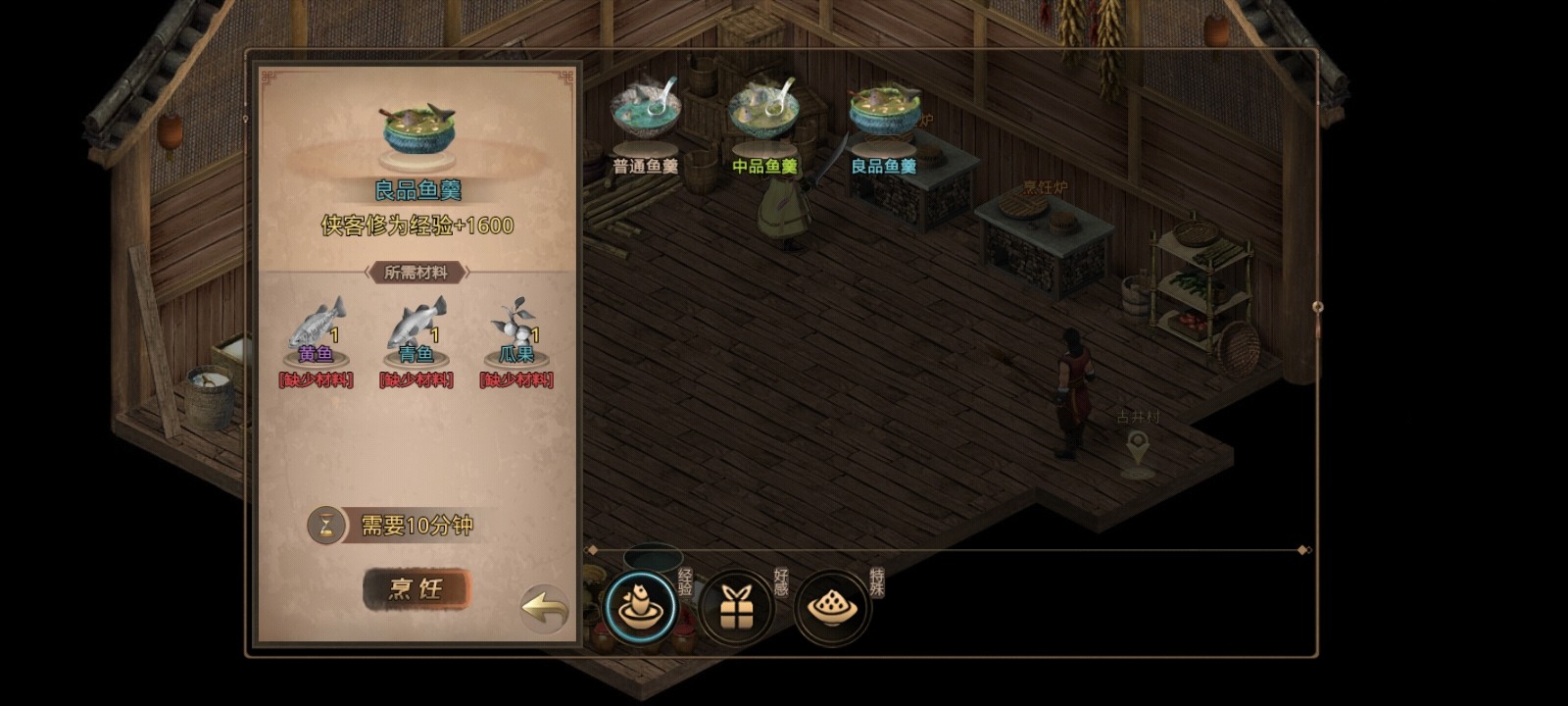
Task: Inspect the 黄鱼 ingredient slot
Action: 316,328
